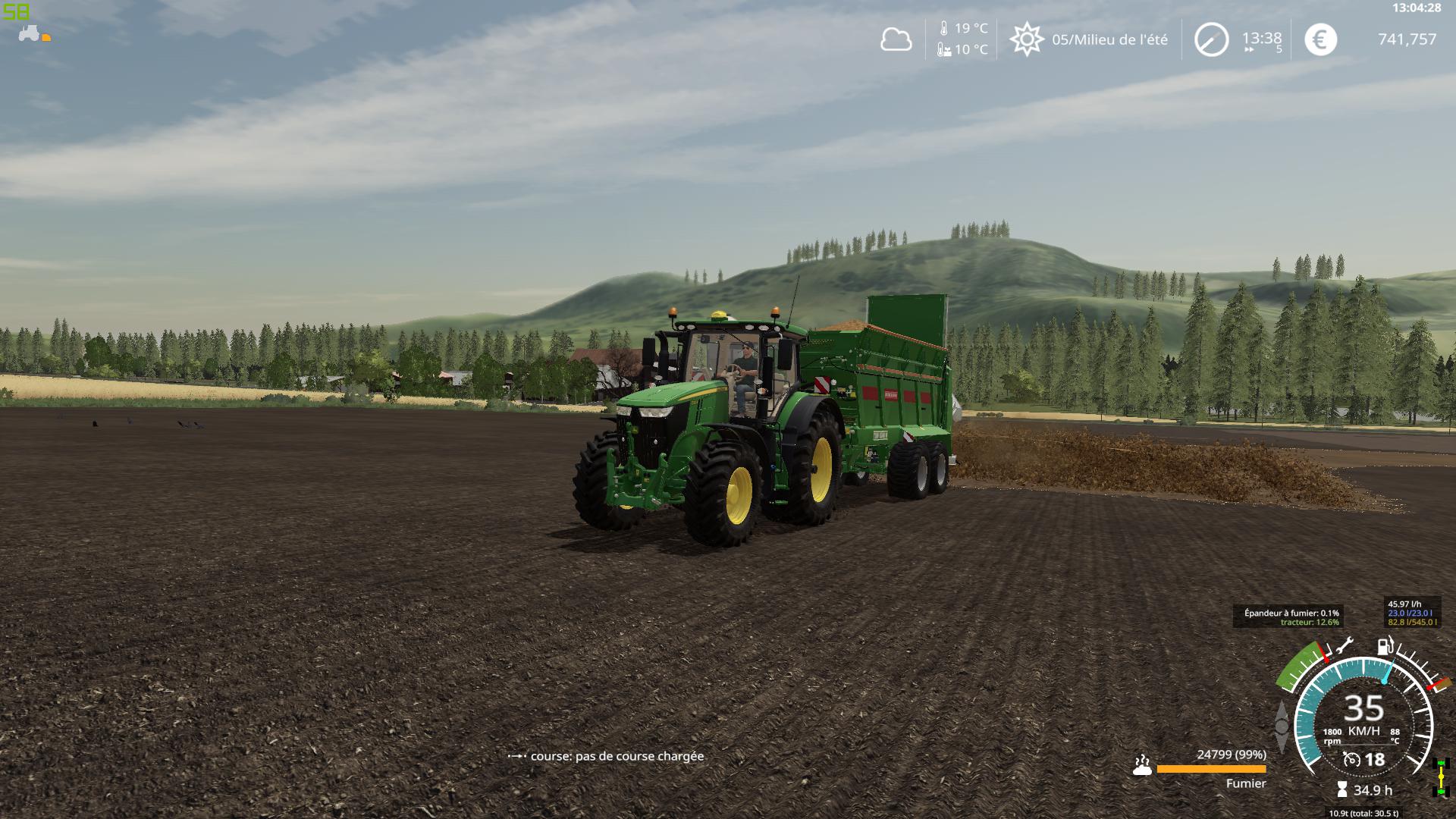Select the sun season icon
1456x819 pixels.
(1026, 39)
